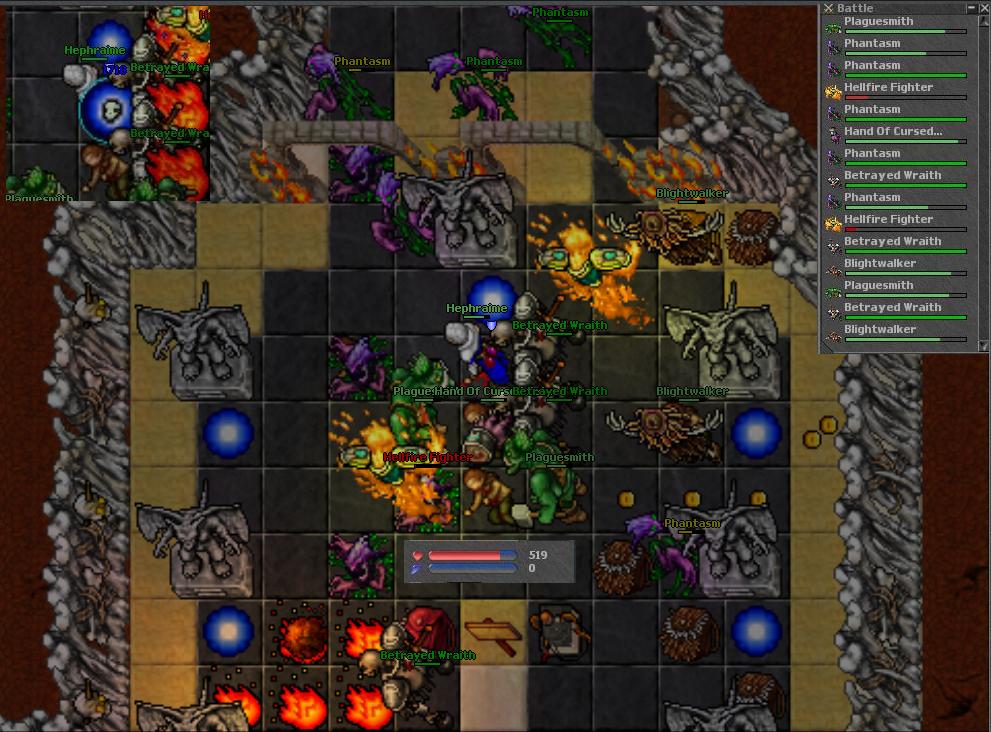This screenshot has width=991, height=732.
Task: Target Hand Of Cursed in Battle list
Action: (x=892, y=132)
